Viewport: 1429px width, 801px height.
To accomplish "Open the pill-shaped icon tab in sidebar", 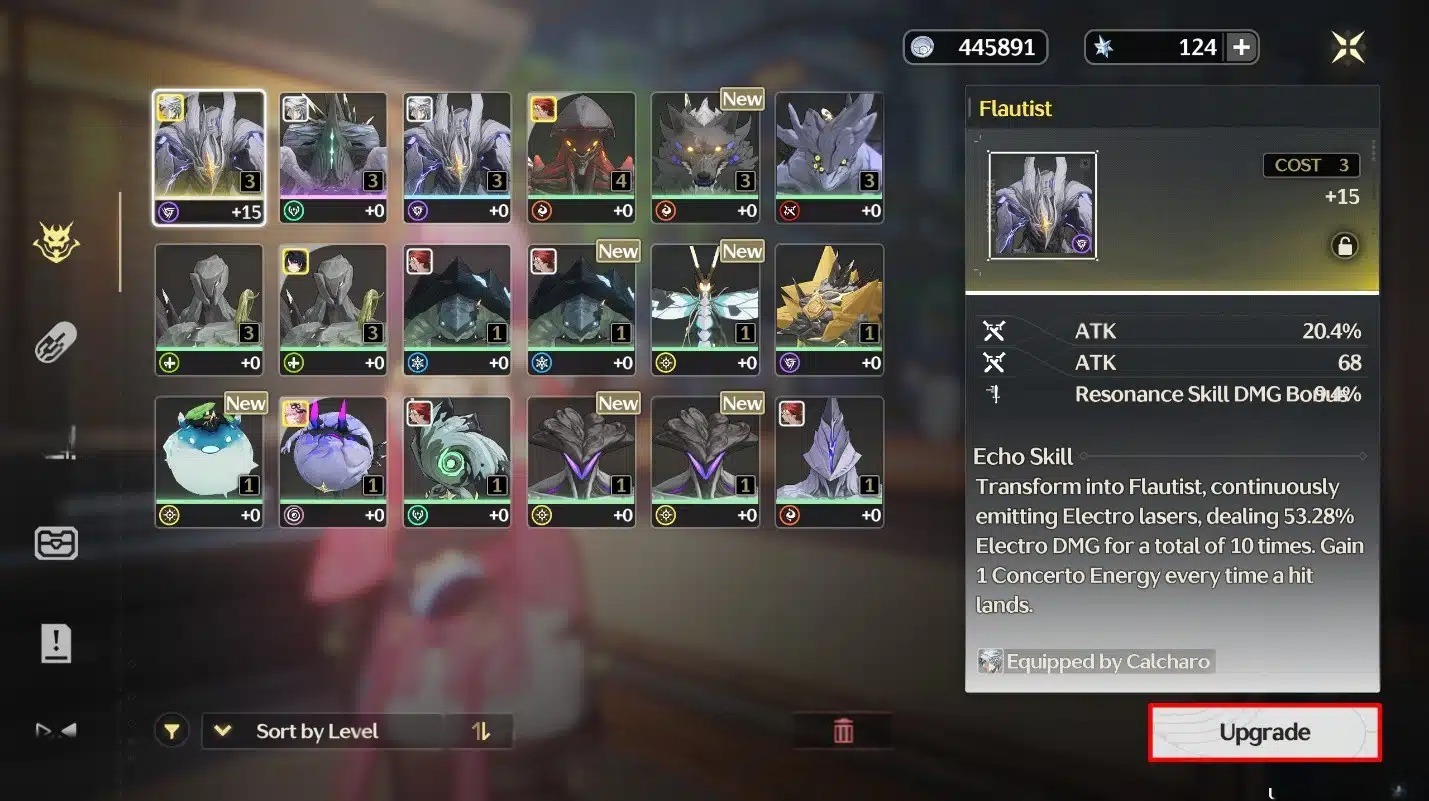I will 57,344.
